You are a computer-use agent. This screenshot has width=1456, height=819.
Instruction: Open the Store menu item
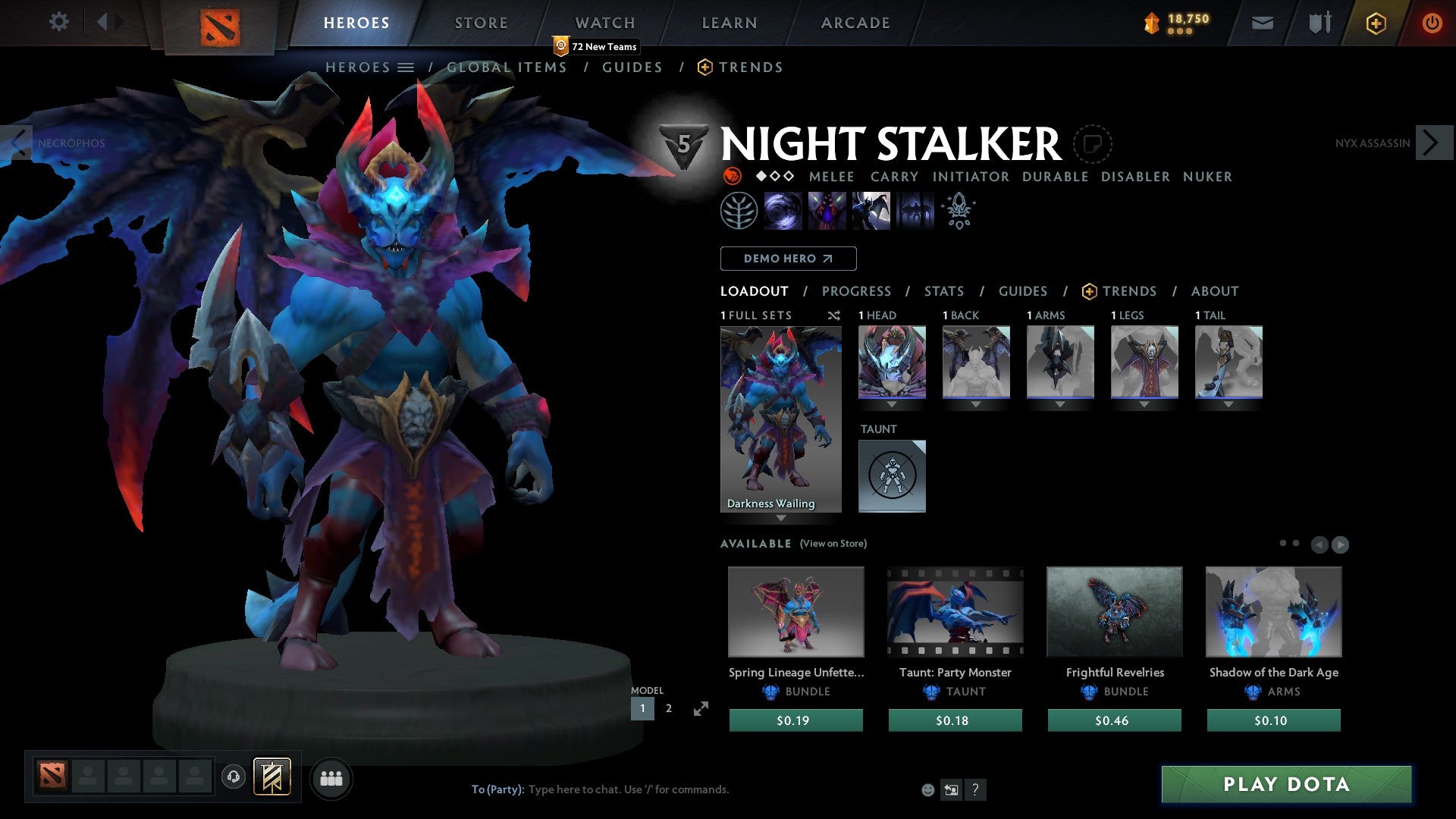click(481, 22)
